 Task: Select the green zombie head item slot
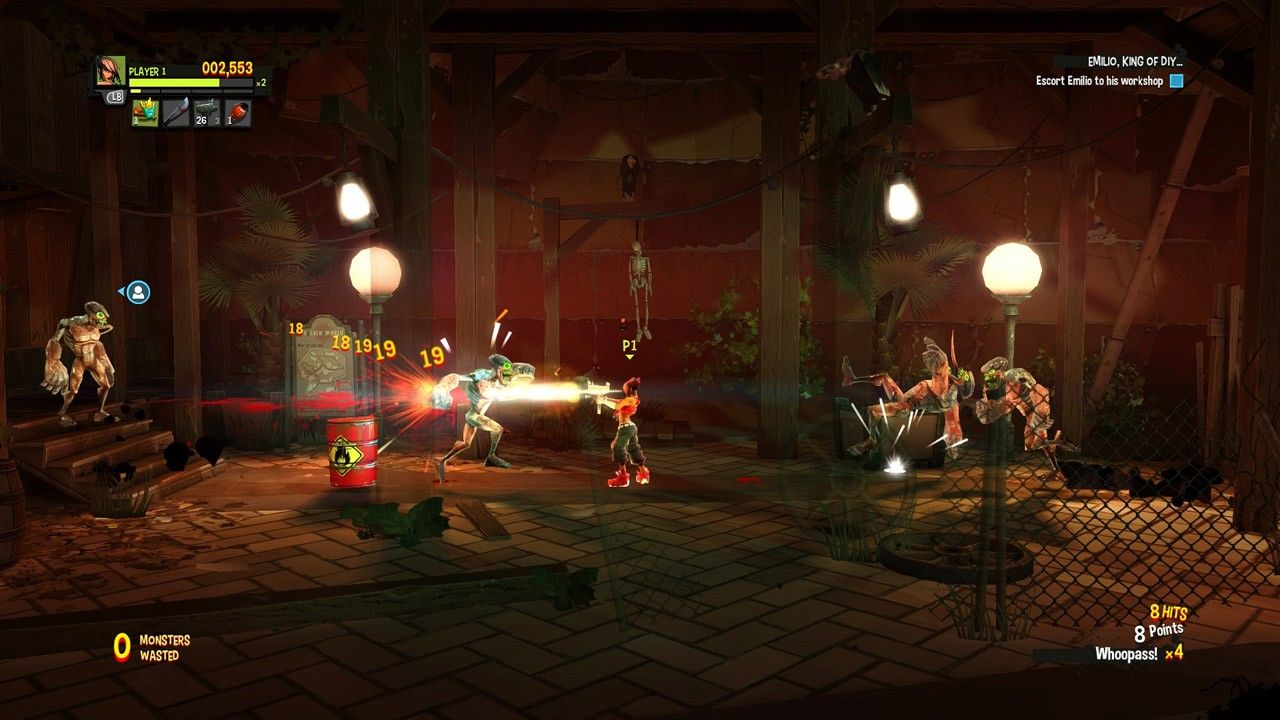(144, 113)
